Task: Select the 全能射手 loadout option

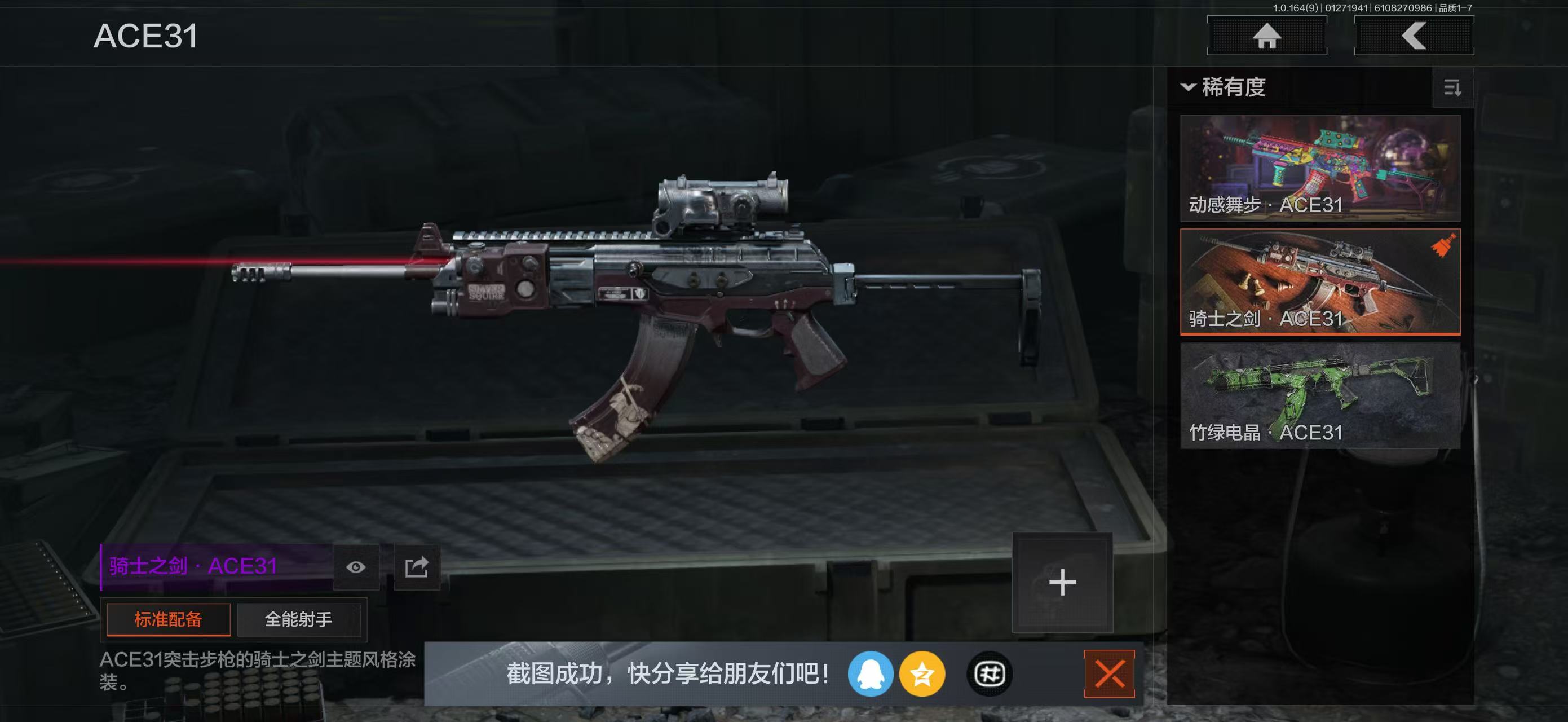Action: pyautogui.click(x=299, y=619)
